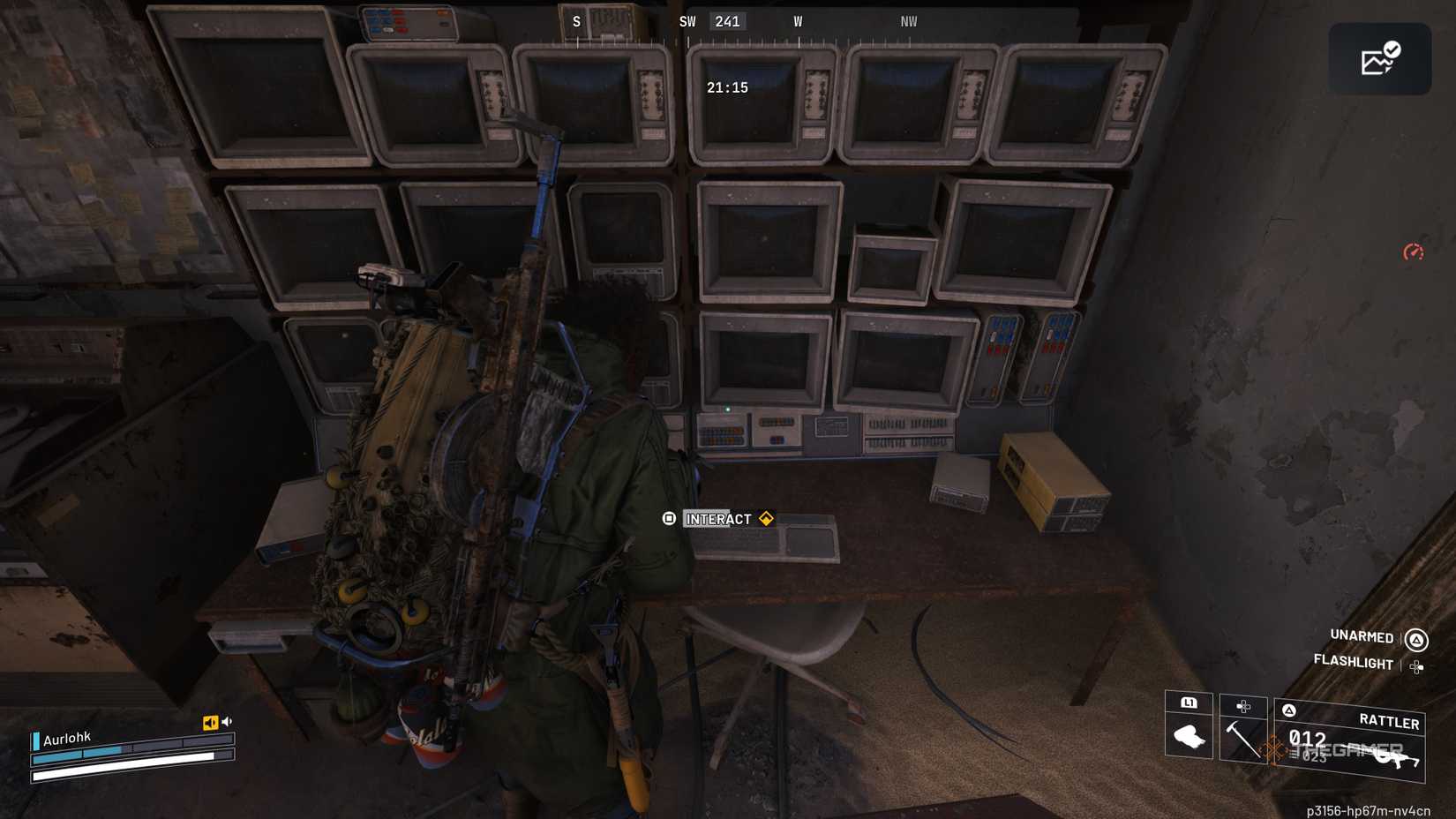Mute Aurlohk by clicking the yellow speaker icon
Screen dimensions: 1456x819
[x=209, y=720]
